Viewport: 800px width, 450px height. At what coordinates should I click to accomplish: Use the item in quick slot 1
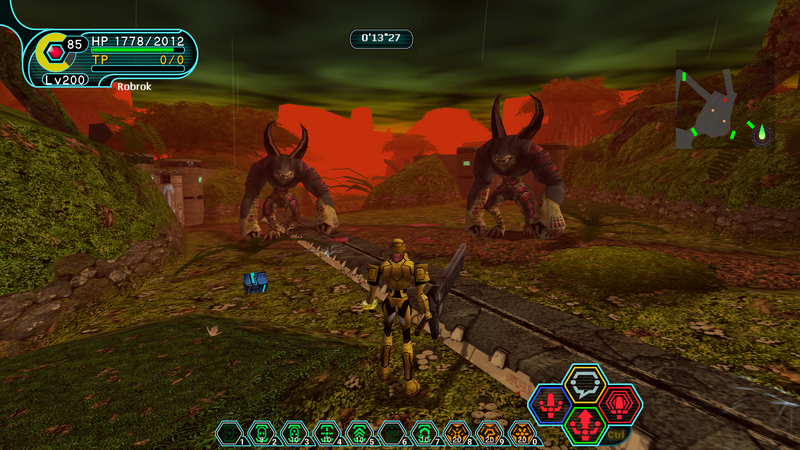click(x=229, y=433)
